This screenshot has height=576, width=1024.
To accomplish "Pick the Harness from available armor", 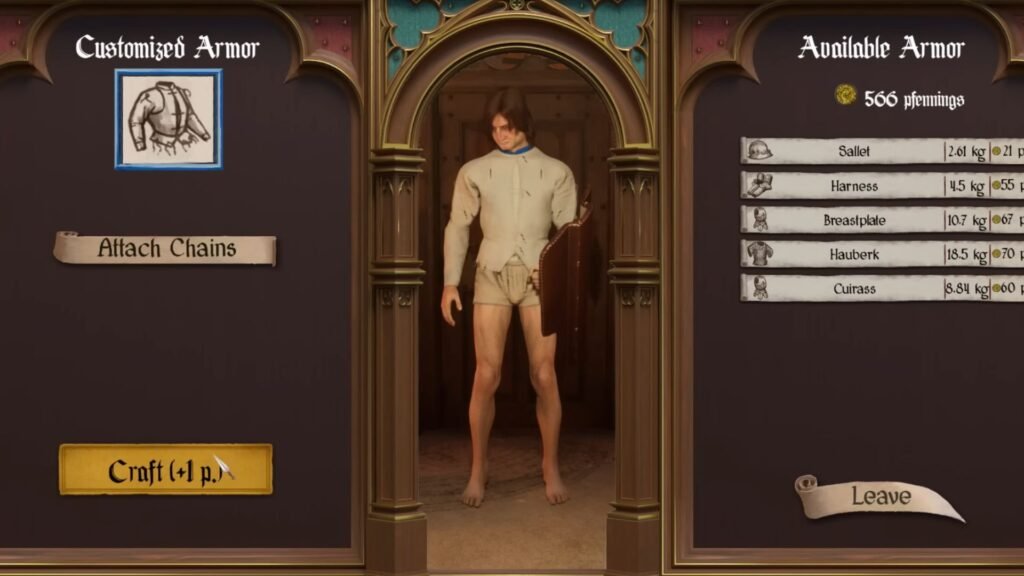I will coord(854,186).
